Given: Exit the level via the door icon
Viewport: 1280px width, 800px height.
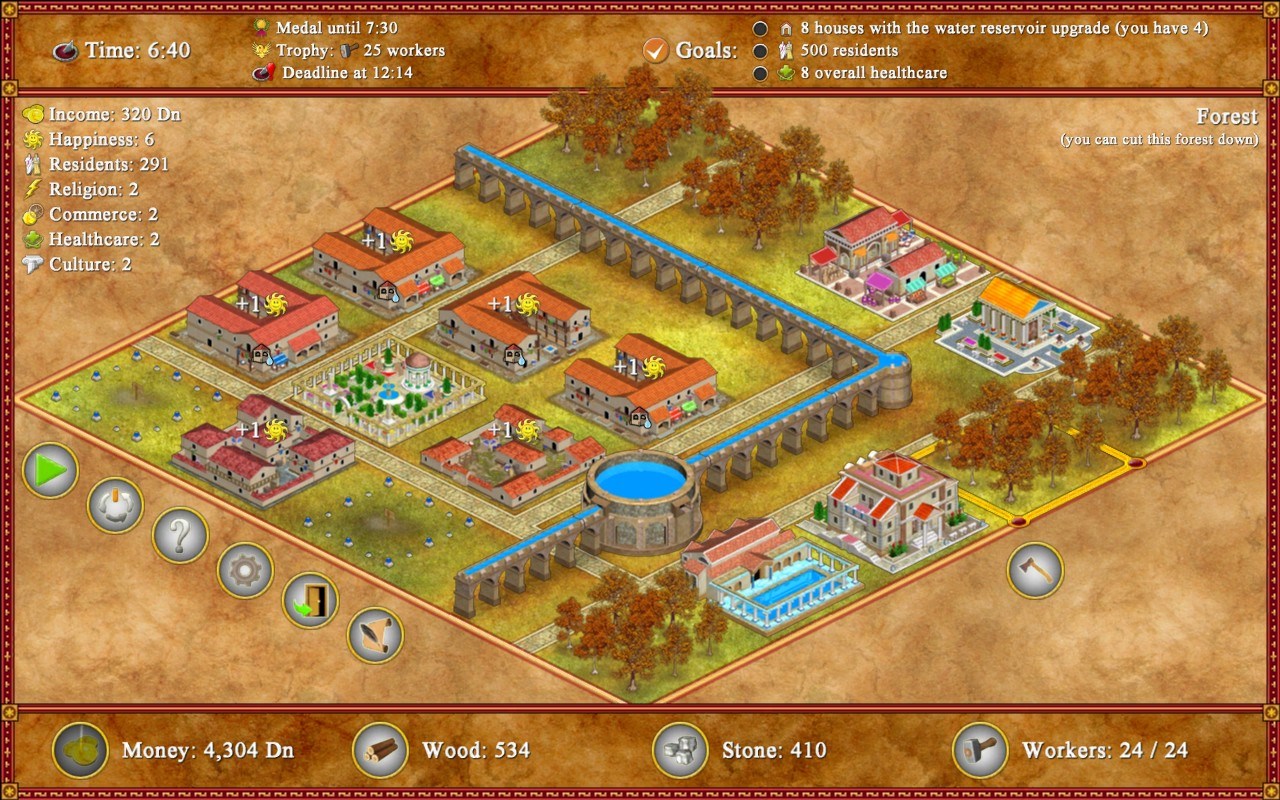Looking at the screenshot, I should (x=310, y=601).
